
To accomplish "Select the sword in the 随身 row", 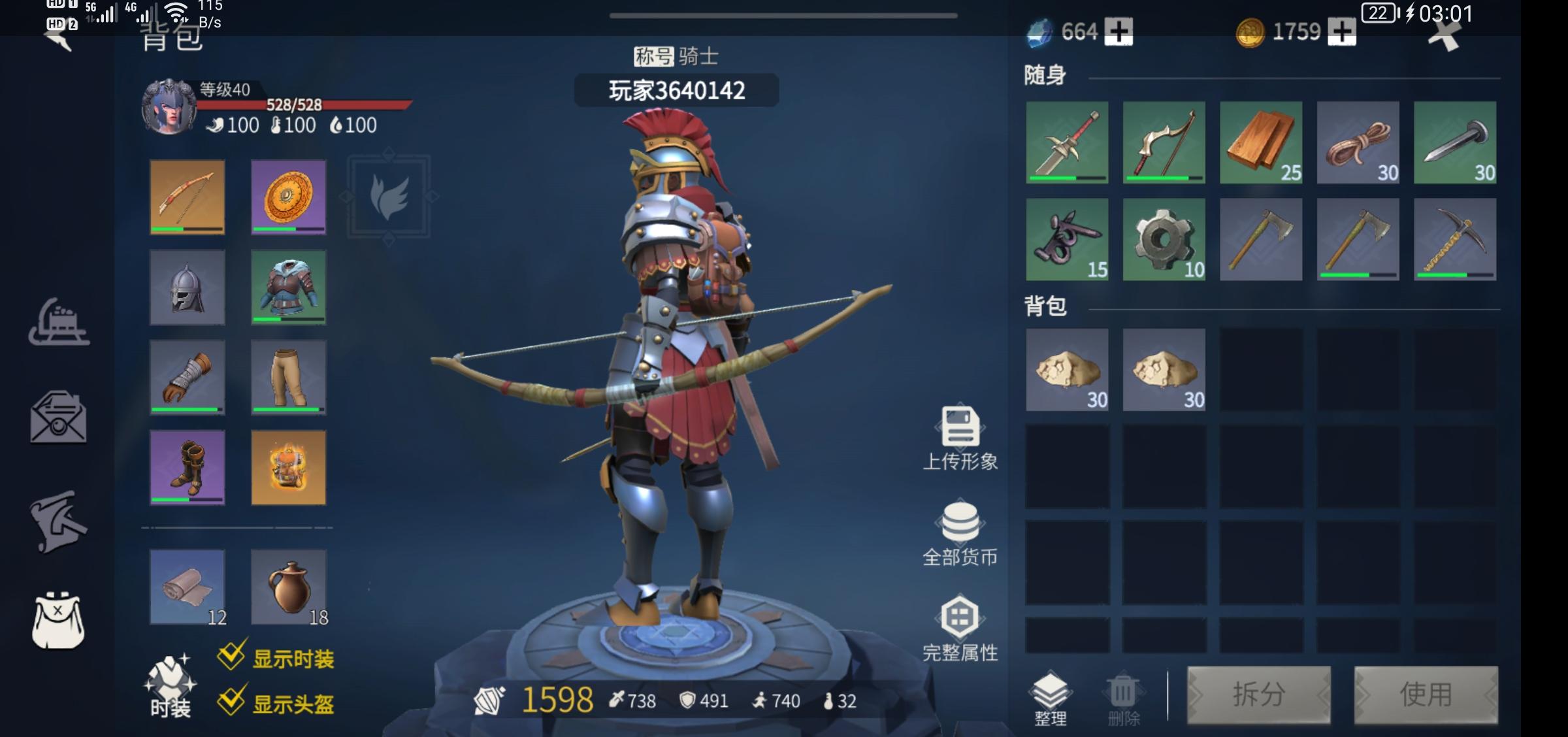I will coord(1066,142).
